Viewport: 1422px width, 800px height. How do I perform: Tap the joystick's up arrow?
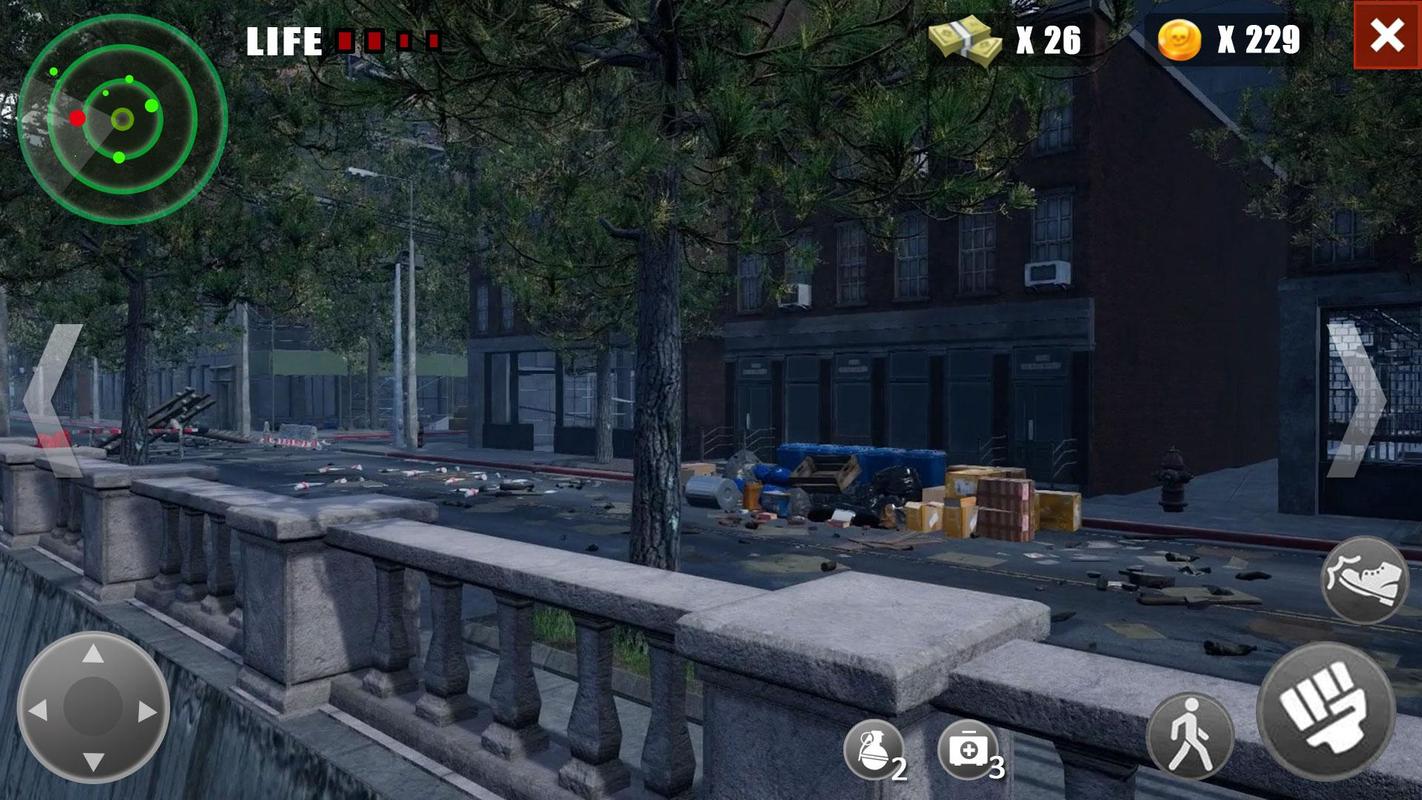93,655
